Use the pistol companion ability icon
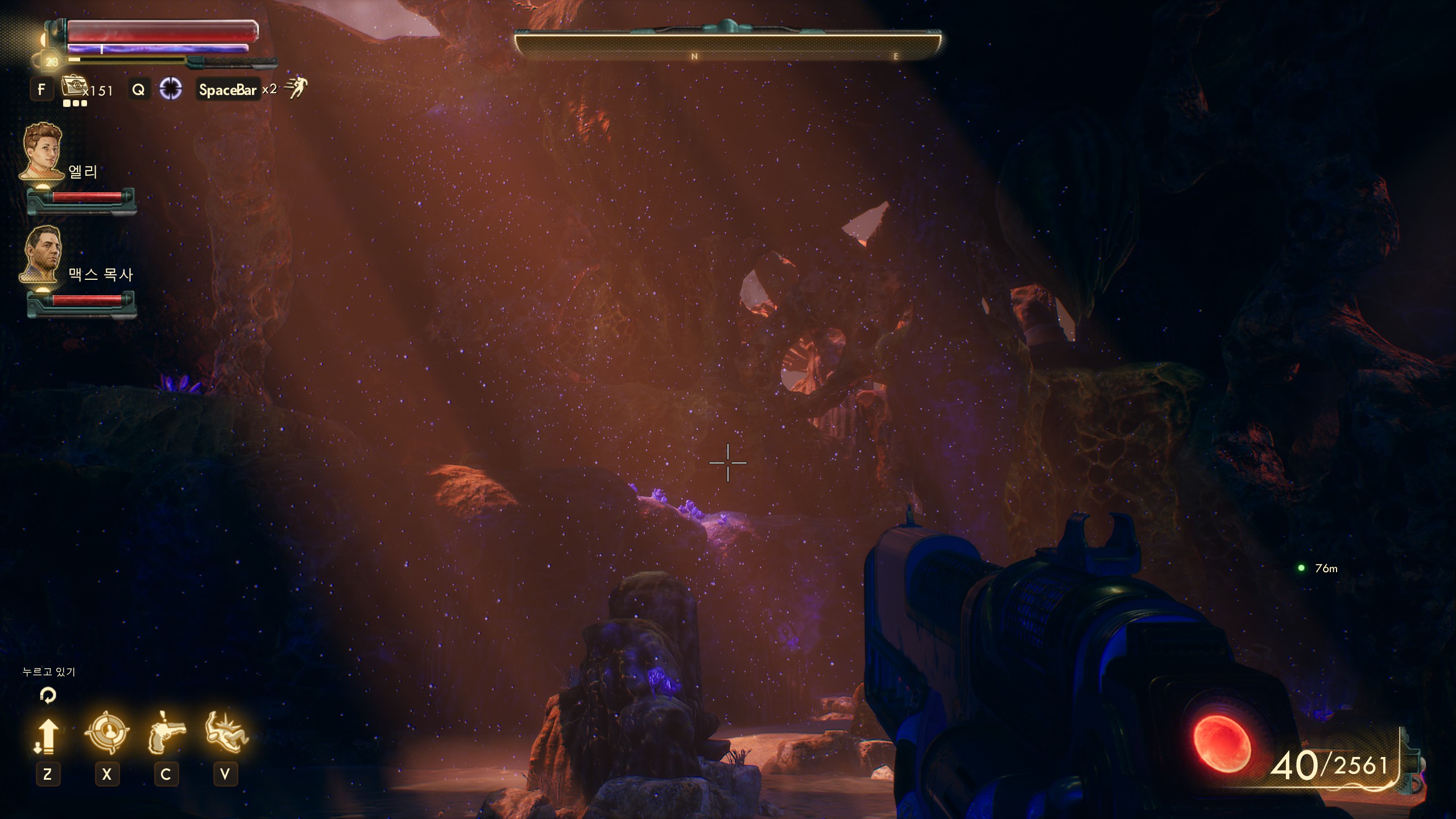Screen dimensions: 1456x819 pyautogui.click(x=166, y=733)
